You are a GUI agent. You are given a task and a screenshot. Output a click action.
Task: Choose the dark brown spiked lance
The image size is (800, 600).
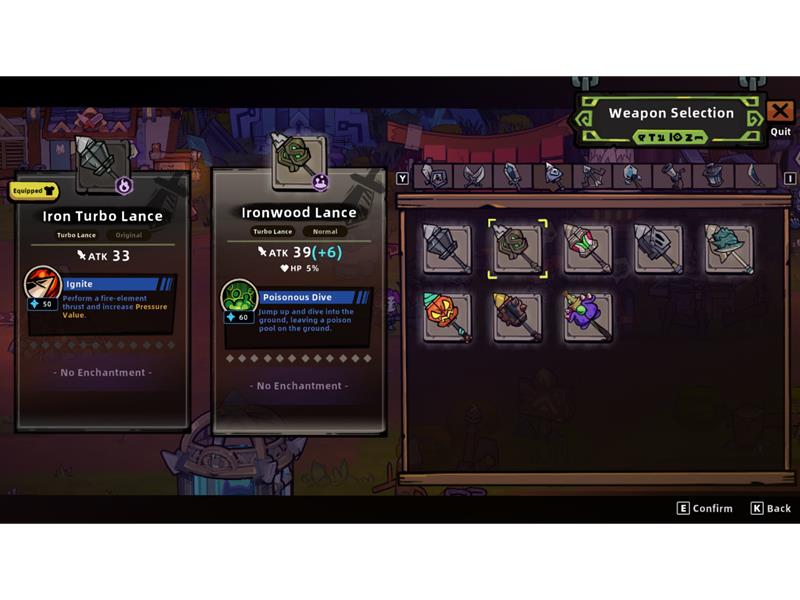[x=517, y=317]
